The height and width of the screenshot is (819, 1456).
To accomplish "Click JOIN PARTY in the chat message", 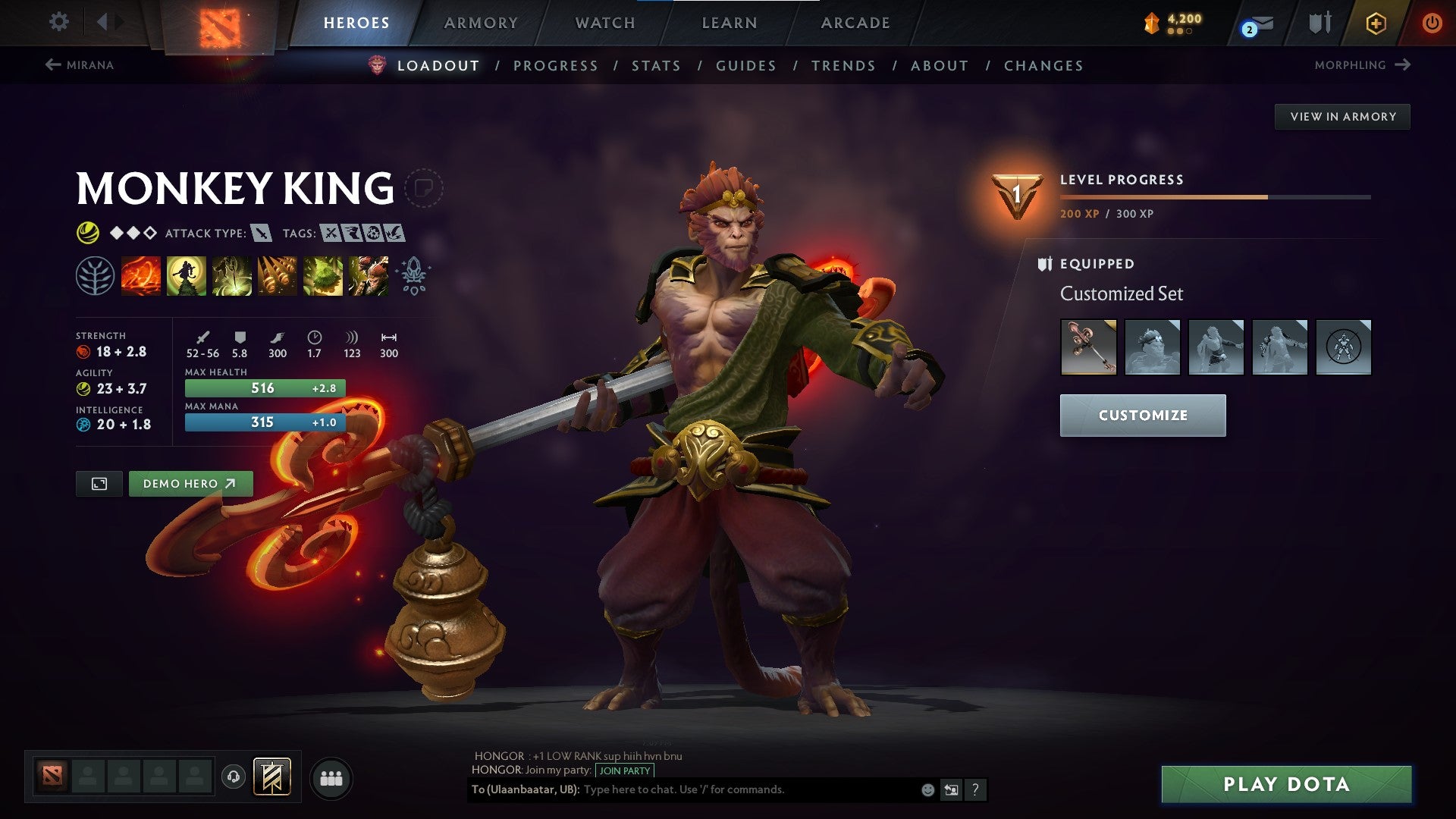I will click(x=623, y=770).
